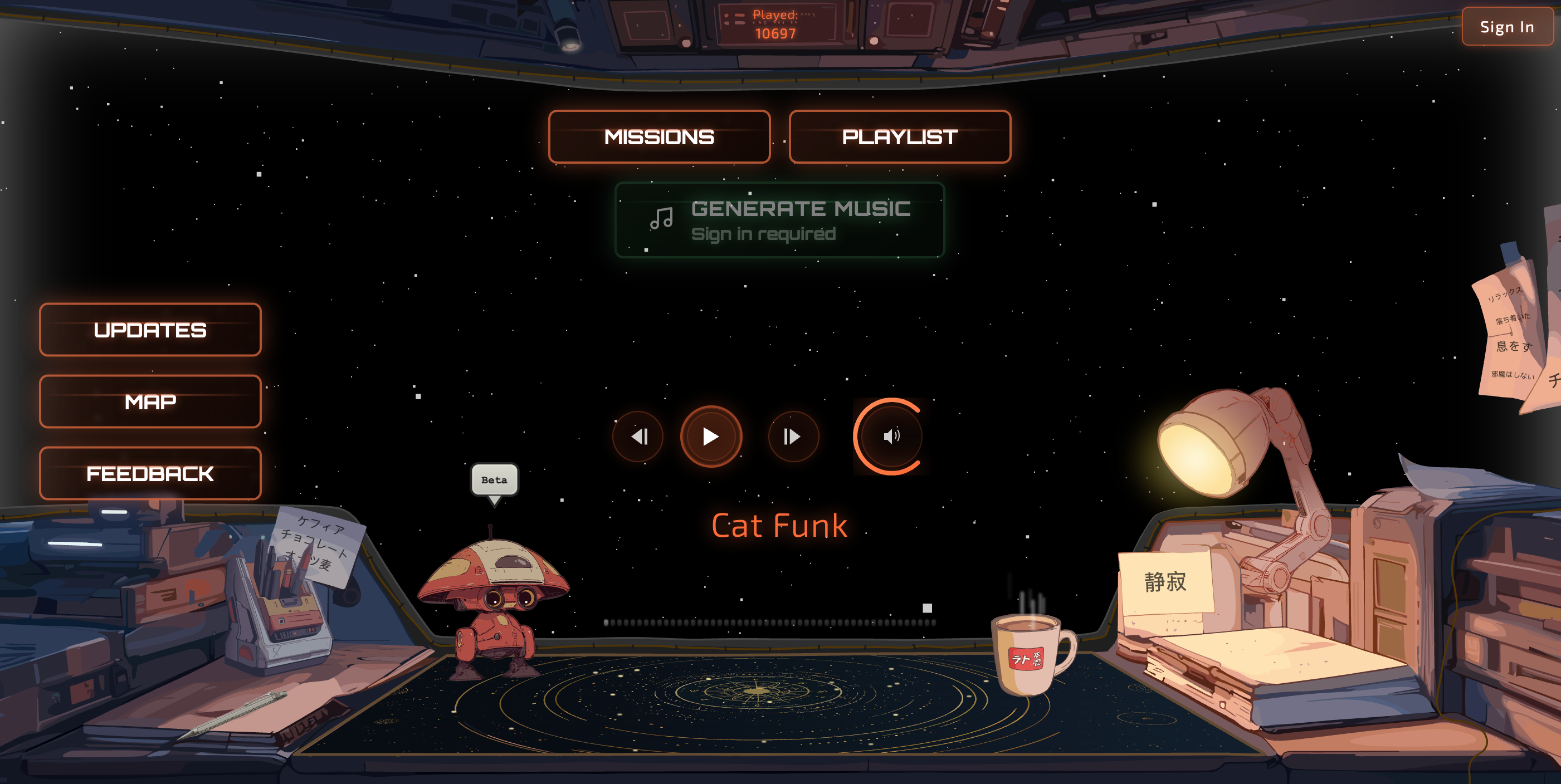The height and width of the screenshot is (784, 1561).
Task: Send Feedback via the Feedback button
Action: click(150, 474)
